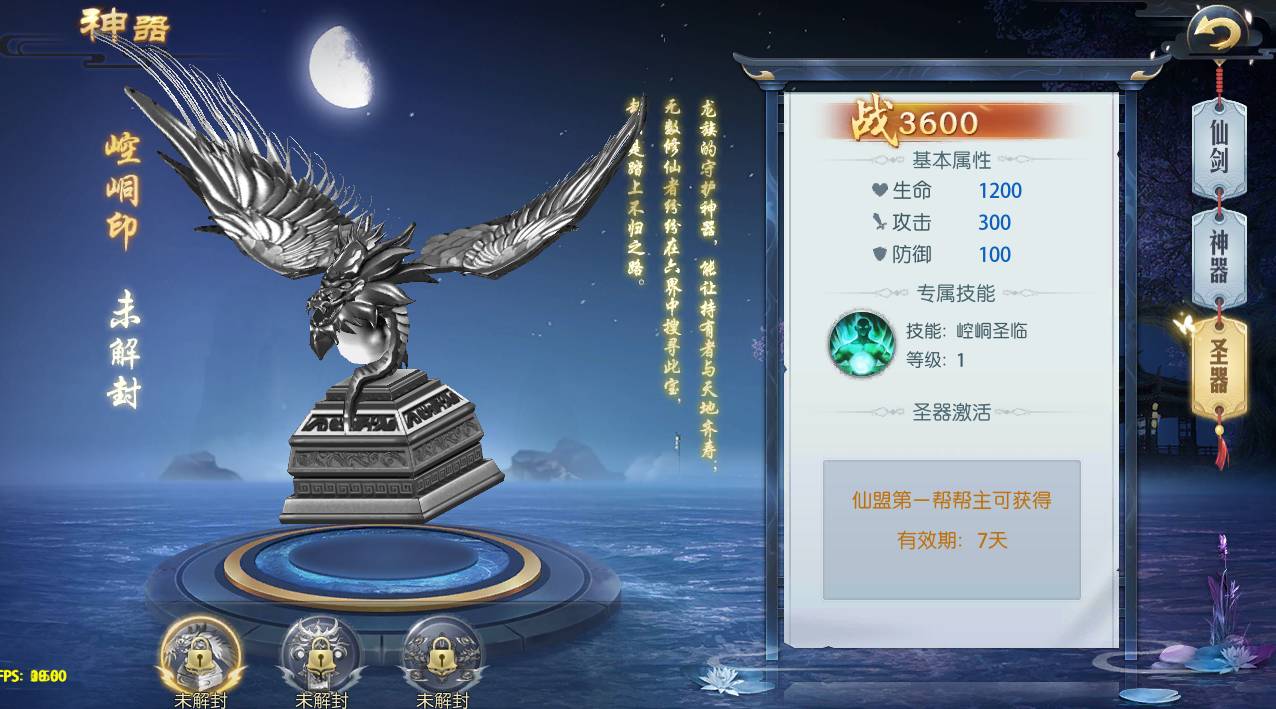Image resolution: width=1276 pixels, height=709 pixels.
Task: Choose the locked horned-mask artifact icon
Action: (320, 654)
